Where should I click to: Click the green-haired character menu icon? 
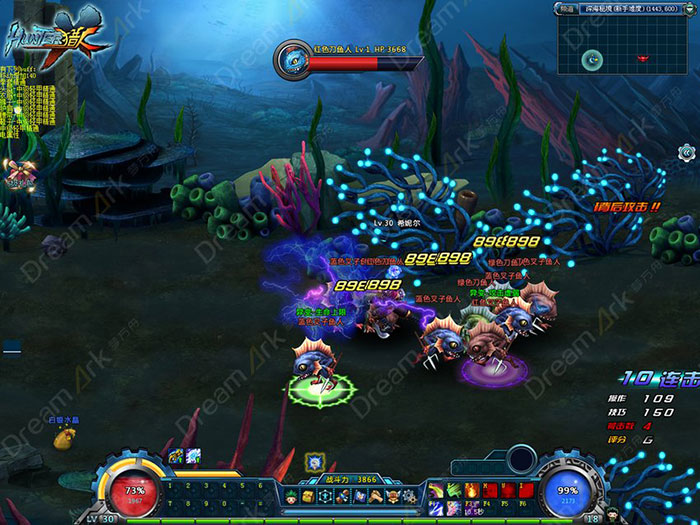pos(290,496)
